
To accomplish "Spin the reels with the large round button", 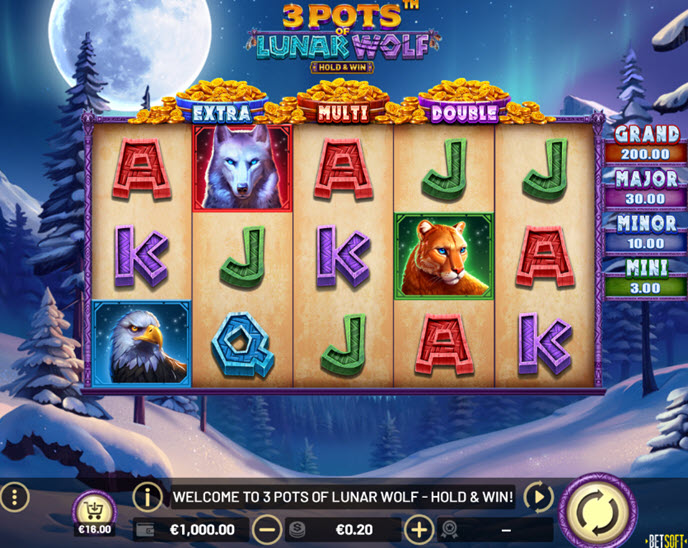I will pyautogui.click(x=598, y=510).
